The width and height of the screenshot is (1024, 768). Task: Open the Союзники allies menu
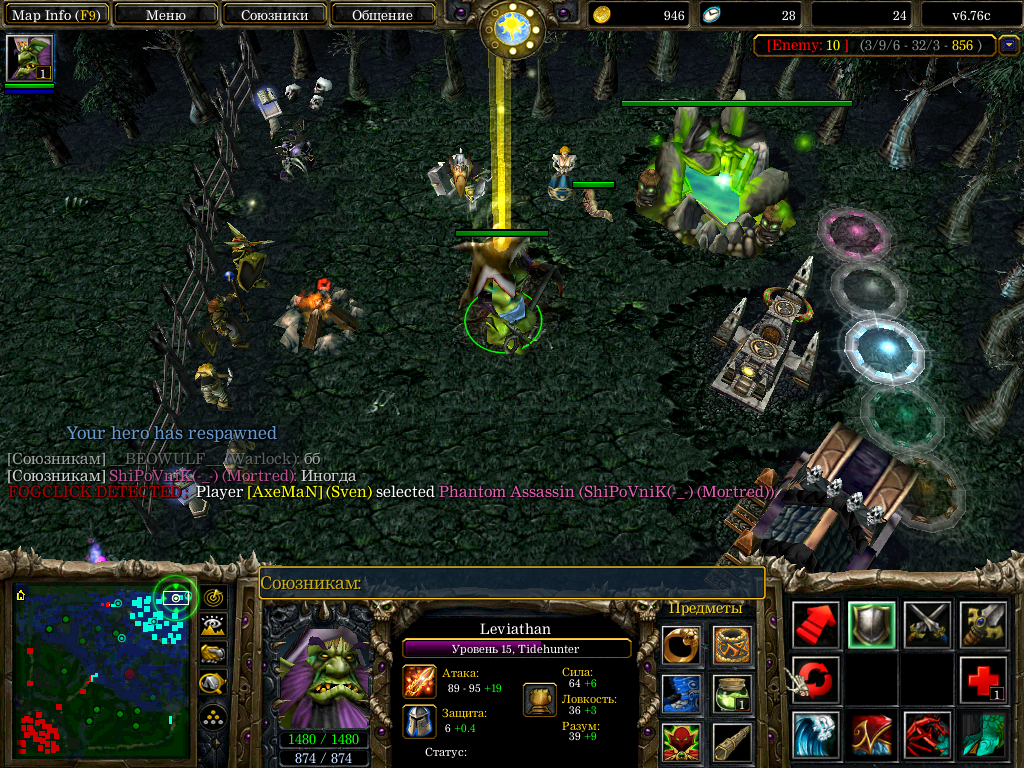(273, 15)
